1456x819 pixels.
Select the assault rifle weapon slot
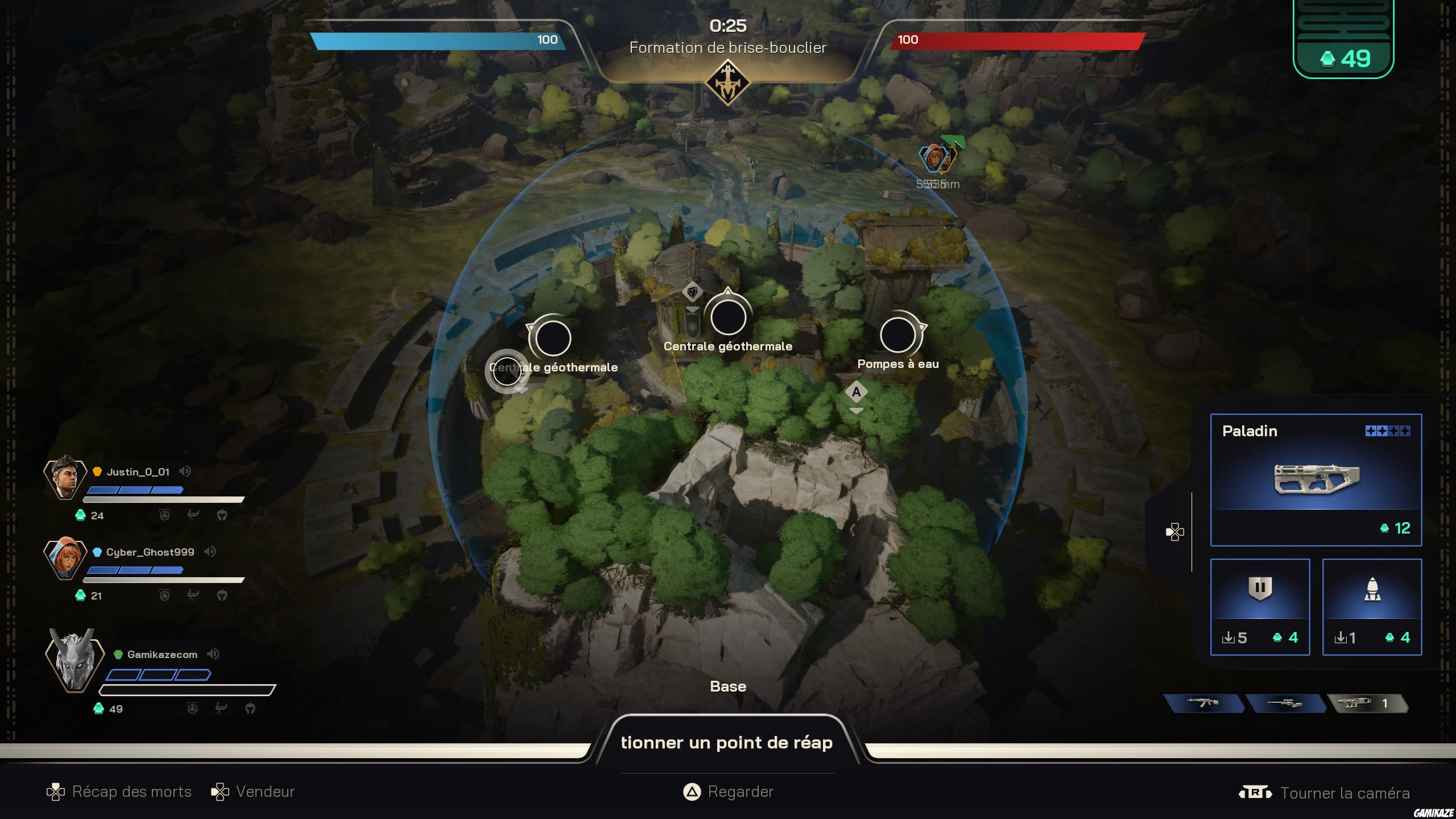[x=1203, y=703]
